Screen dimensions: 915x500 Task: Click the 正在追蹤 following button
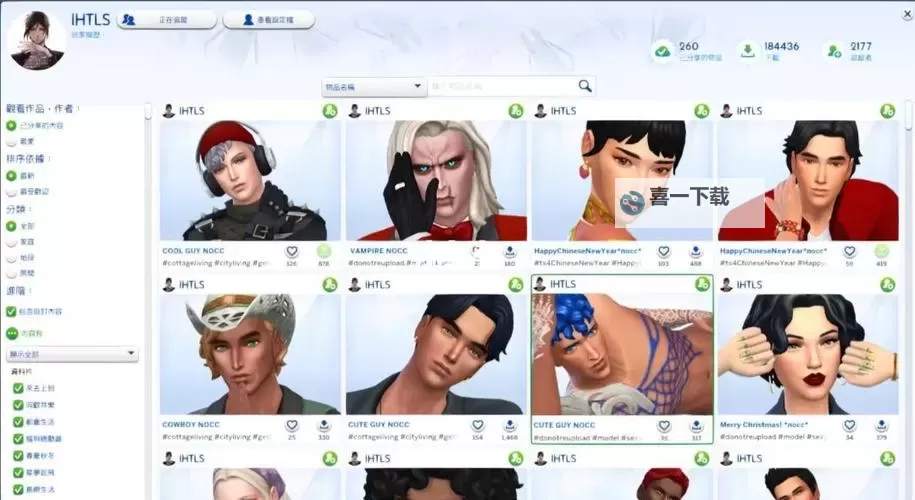pos(167,19)
